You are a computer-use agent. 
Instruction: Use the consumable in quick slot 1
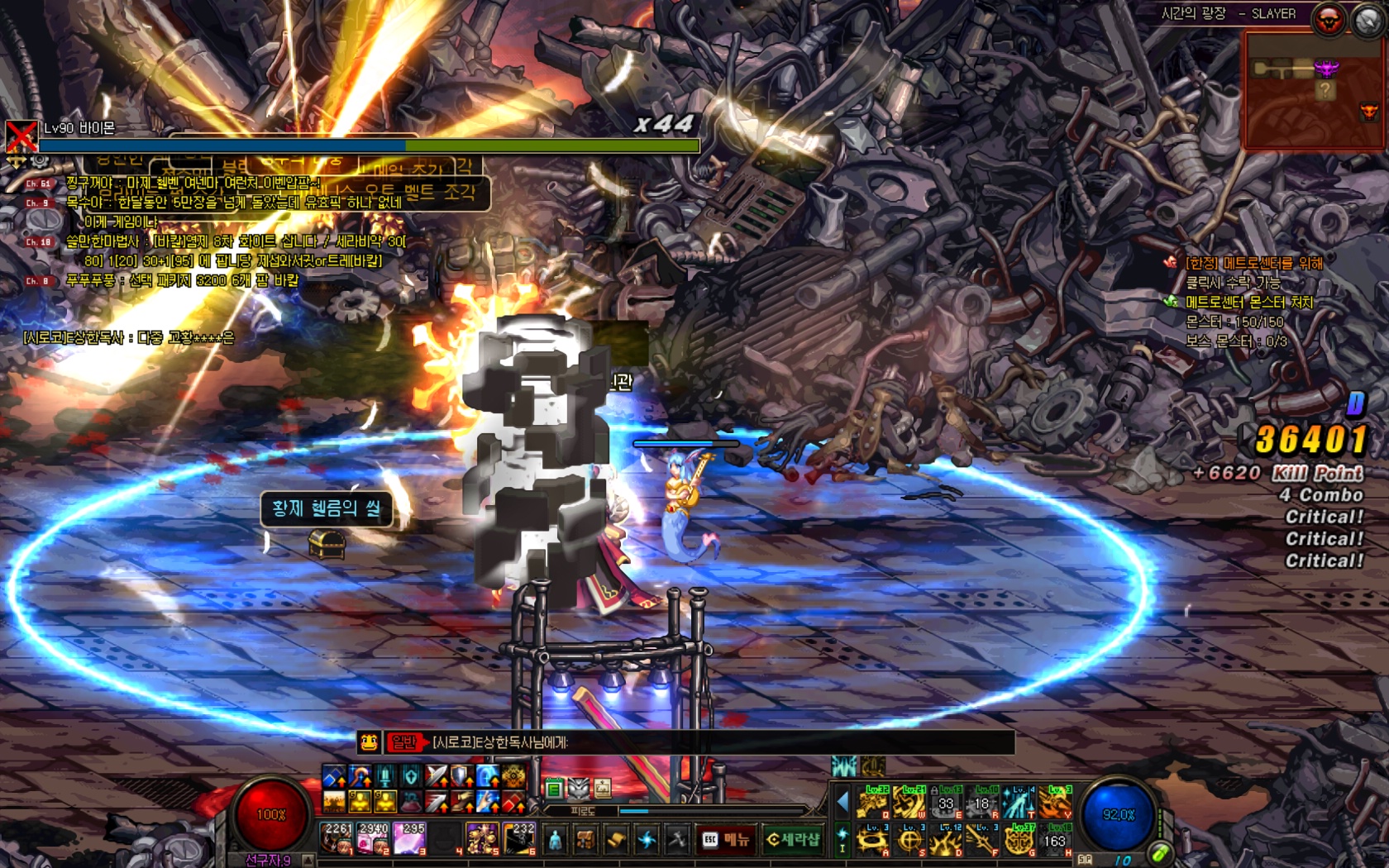pos(337,838)
